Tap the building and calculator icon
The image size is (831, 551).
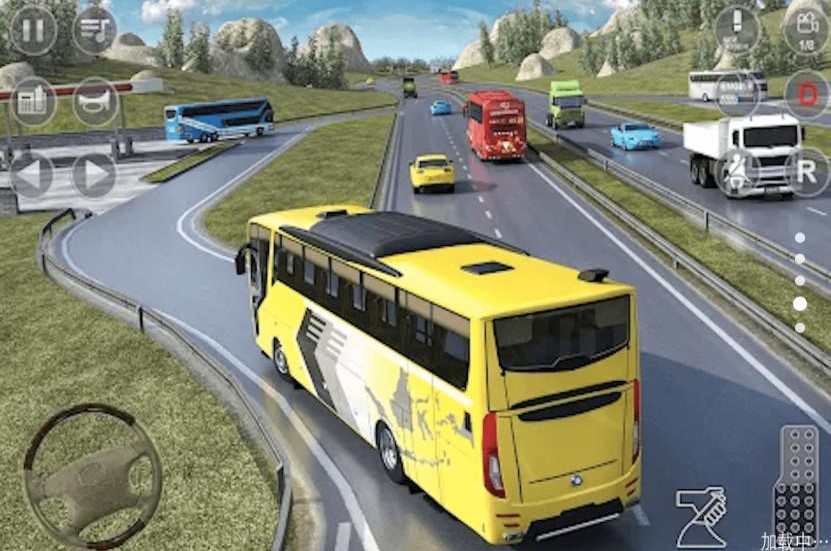tap(33, 101)
